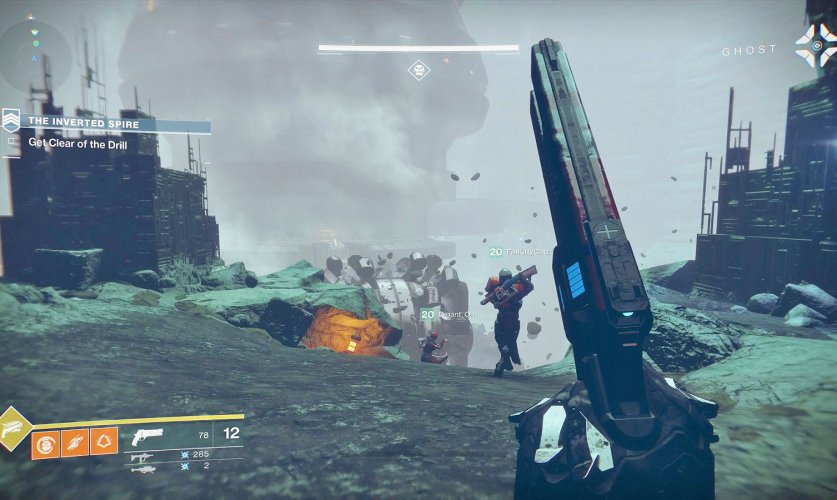Screen dimensions: 837x500
Task: Click the objective waypoint marker under the boss bar
Action: [x=419, y=70]
